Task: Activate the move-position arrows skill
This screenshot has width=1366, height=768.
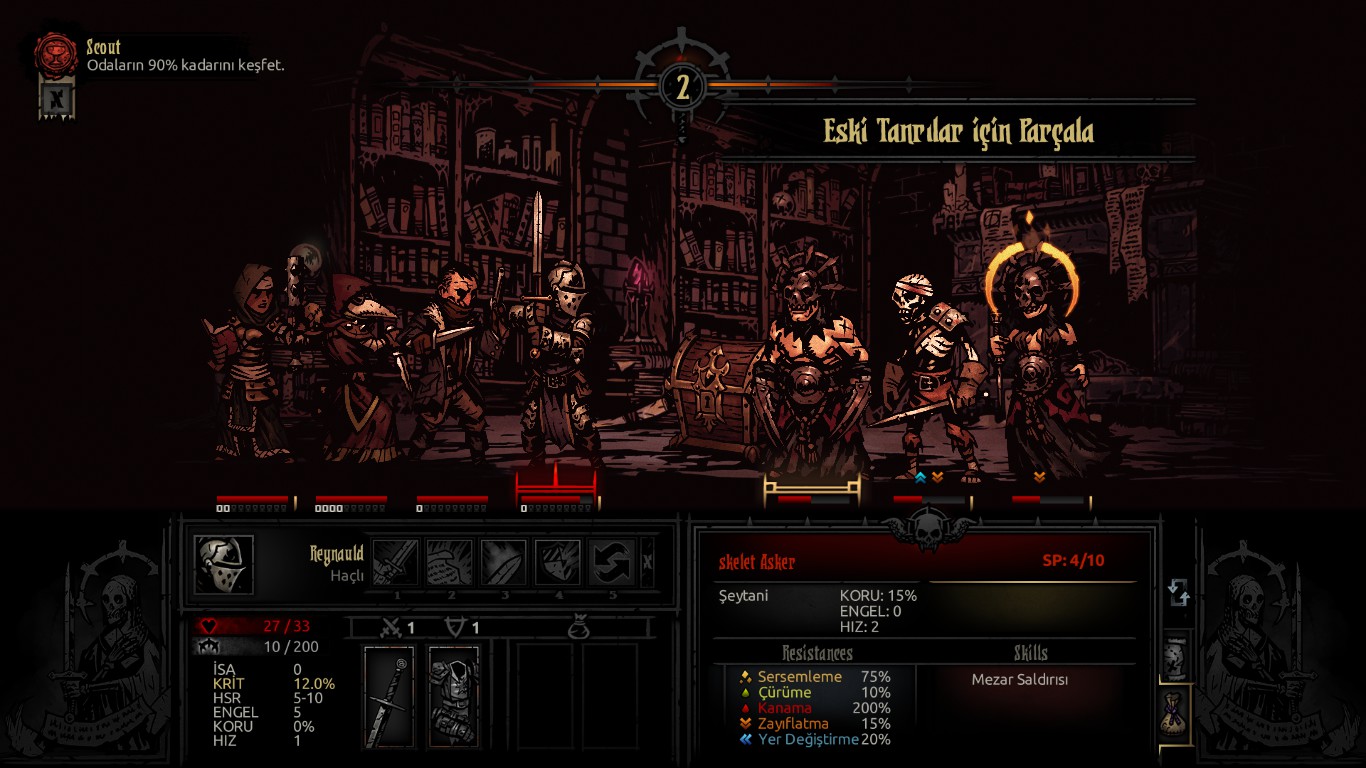Action: tap(612, 562)
